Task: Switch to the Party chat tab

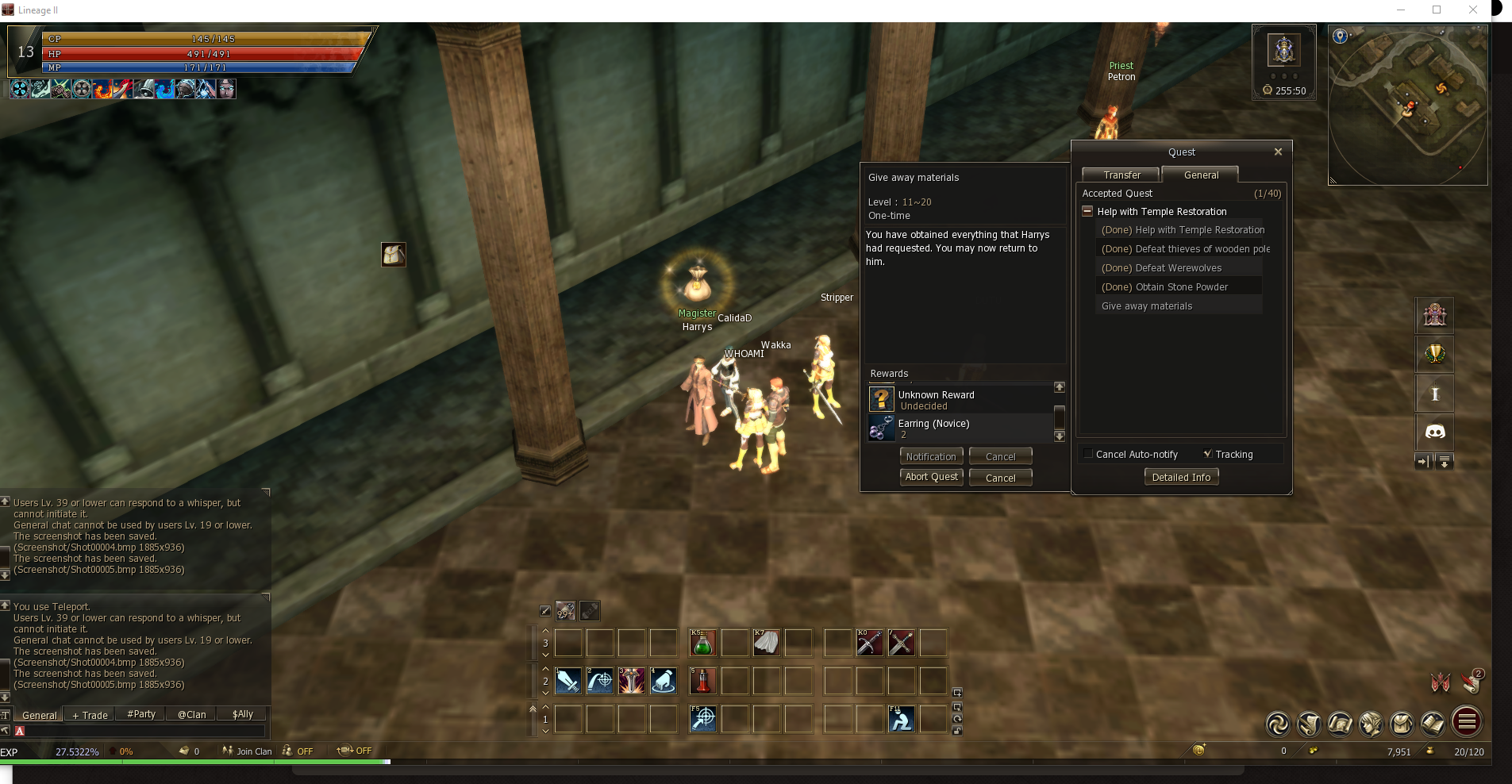Action: click(x=141, y=714)
